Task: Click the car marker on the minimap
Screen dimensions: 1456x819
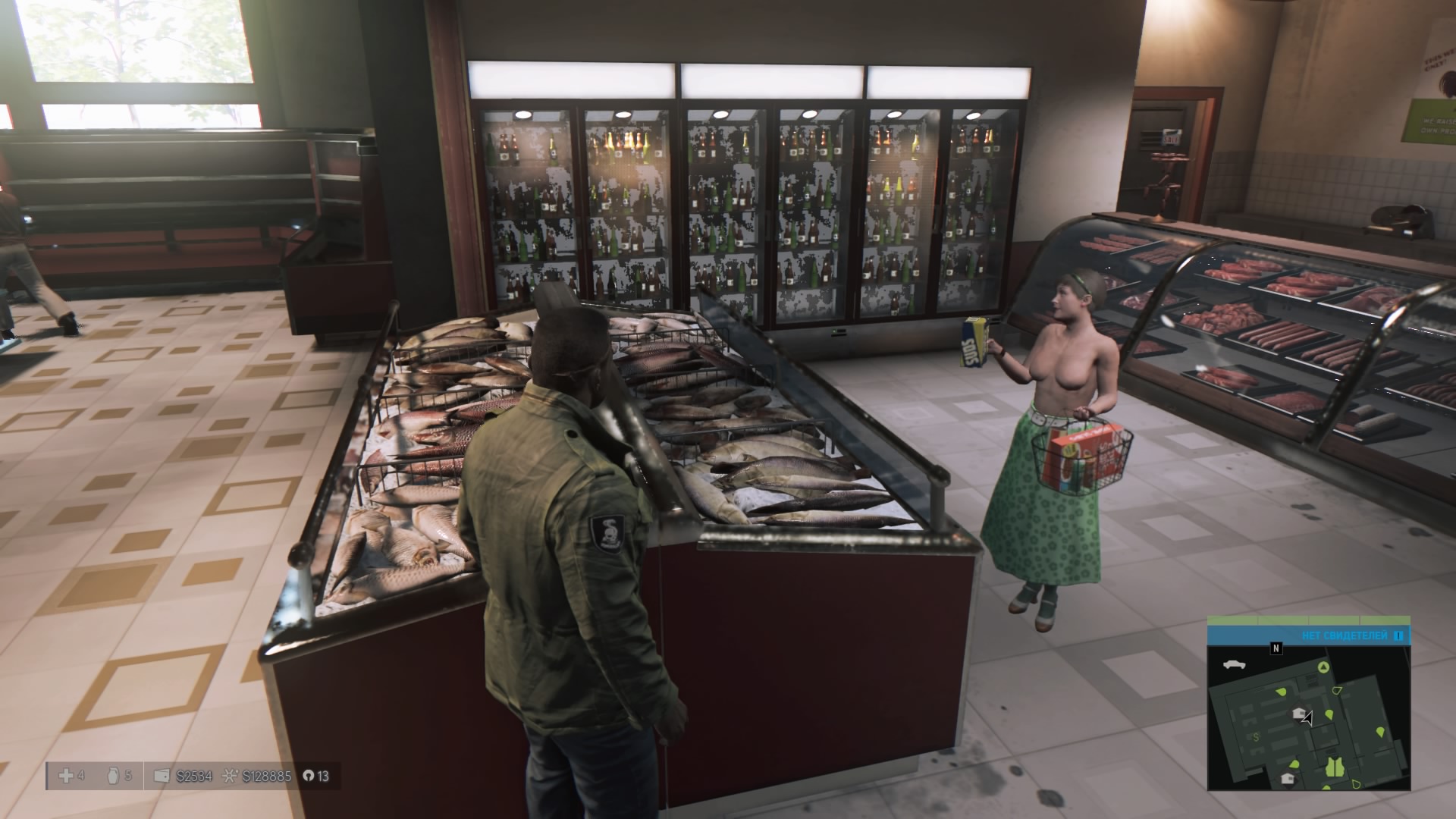Action: (1235, 665)
